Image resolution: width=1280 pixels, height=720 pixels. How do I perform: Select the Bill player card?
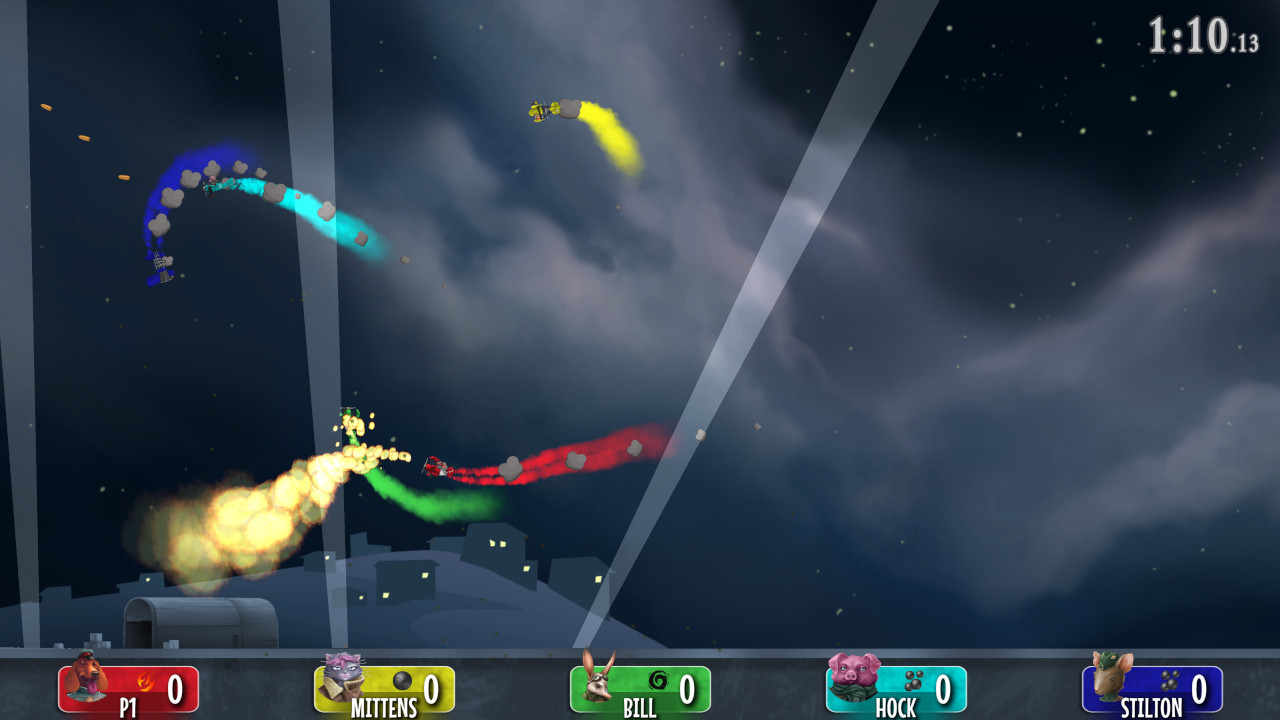tap(640, 690)
